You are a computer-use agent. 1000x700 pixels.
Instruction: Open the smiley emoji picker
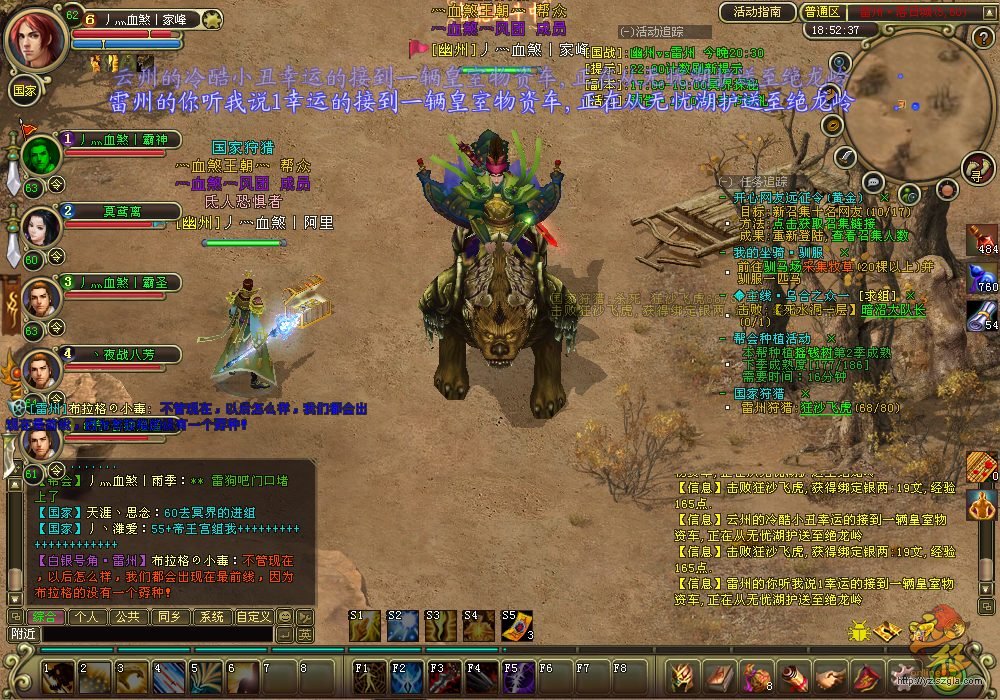click(285, 617)
